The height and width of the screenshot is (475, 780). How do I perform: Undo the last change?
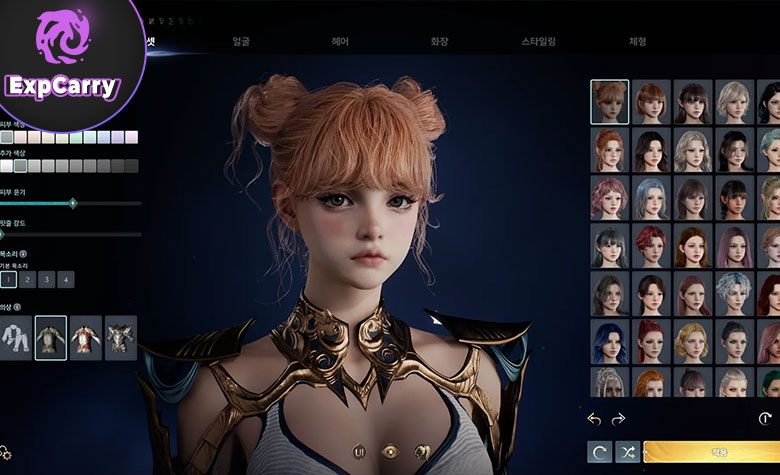coord(594,419)
